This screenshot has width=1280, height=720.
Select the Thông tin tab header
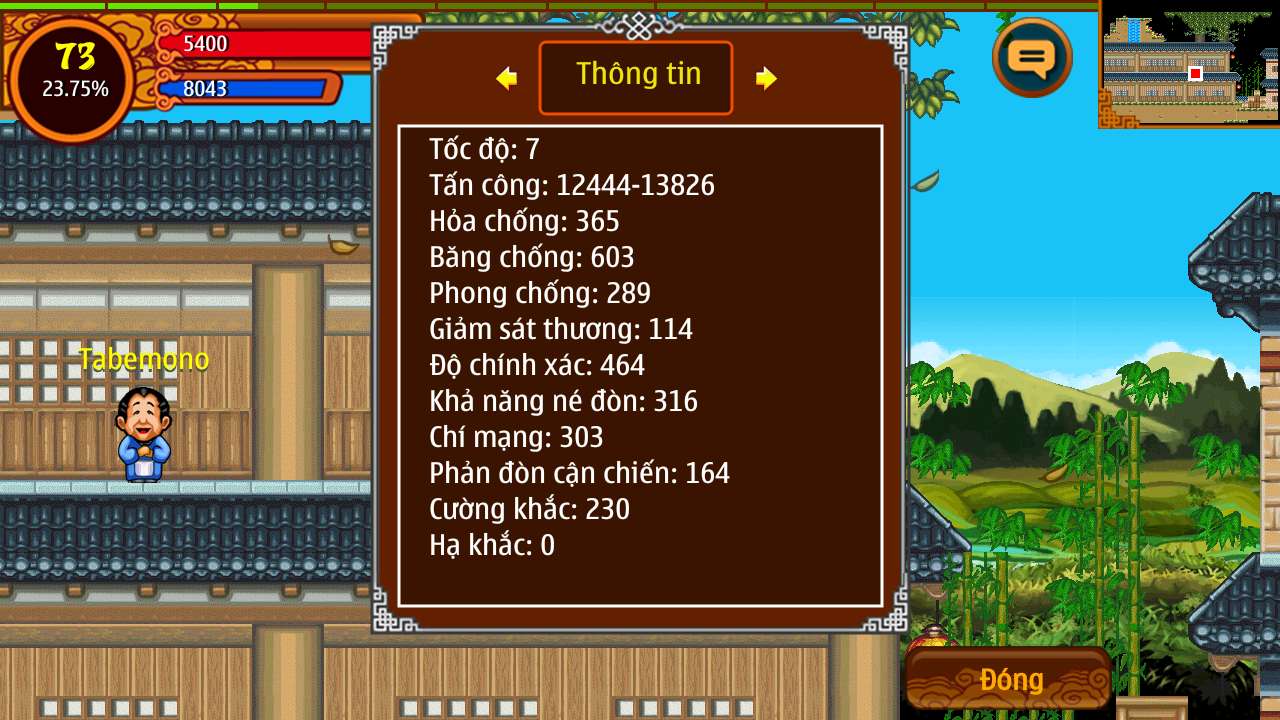(636, 77)
